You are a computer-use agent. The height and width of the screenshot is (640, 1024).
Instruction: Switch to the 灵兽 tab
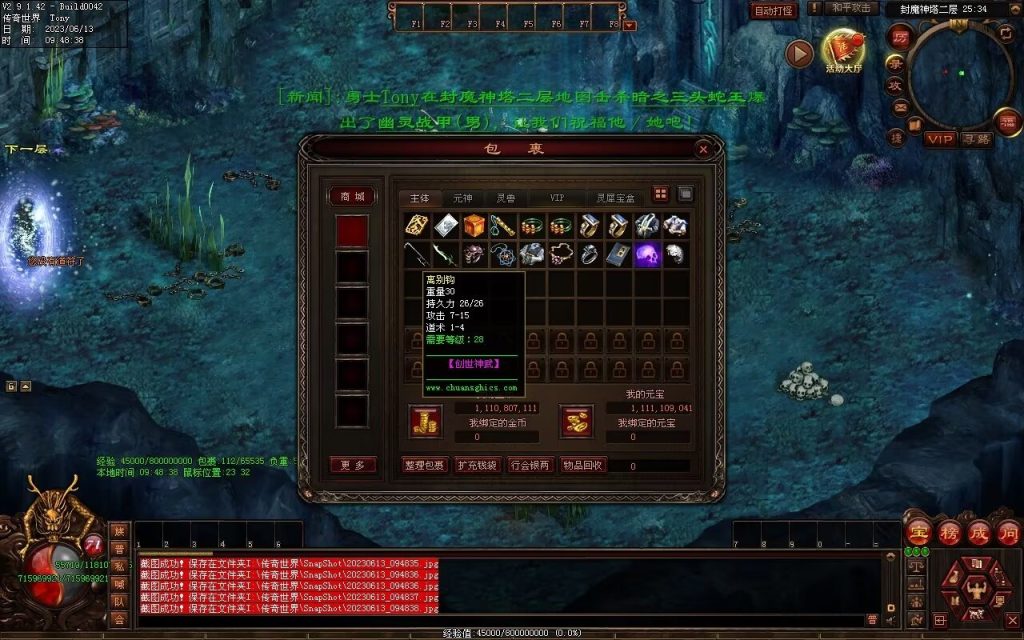coord(506,198)
